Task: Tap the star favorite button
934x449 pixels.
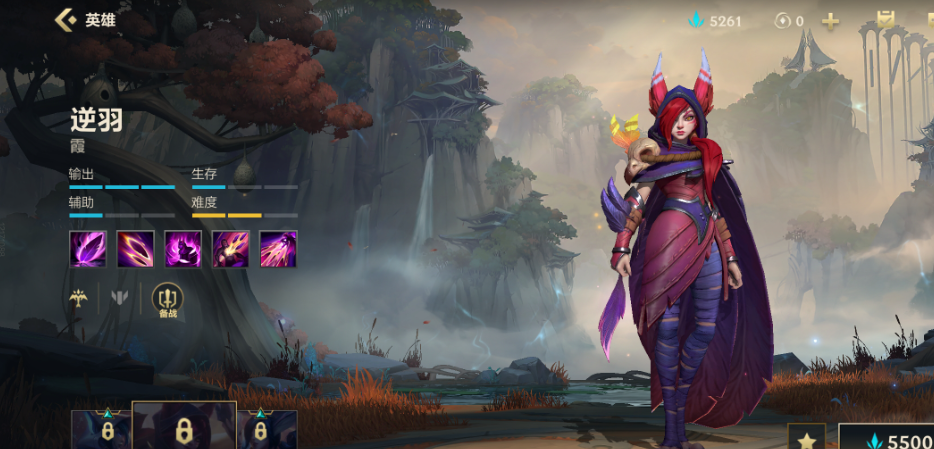Action: click(806, 438)
